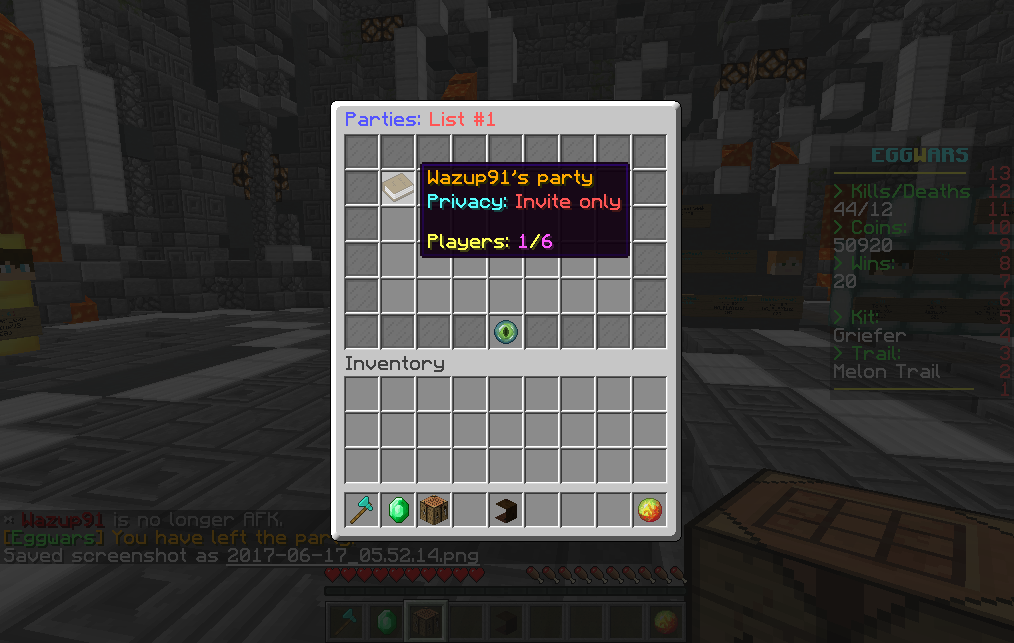The width and height of the screenshot is (1014, 643).
Task: Click the magma cream item slot
Action: coord(650,511)
